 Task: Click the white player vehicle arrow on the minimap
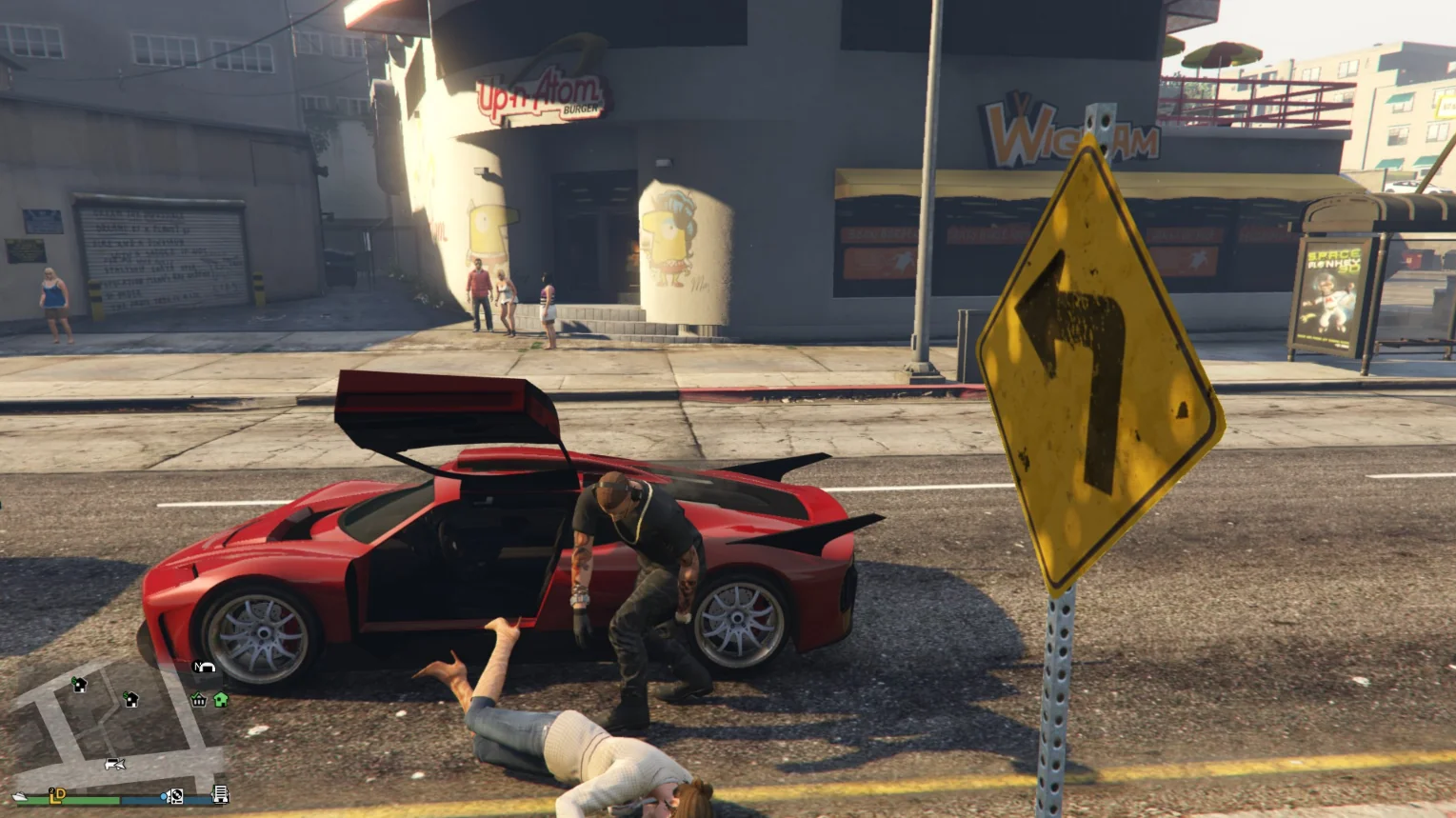pos(115,765)
